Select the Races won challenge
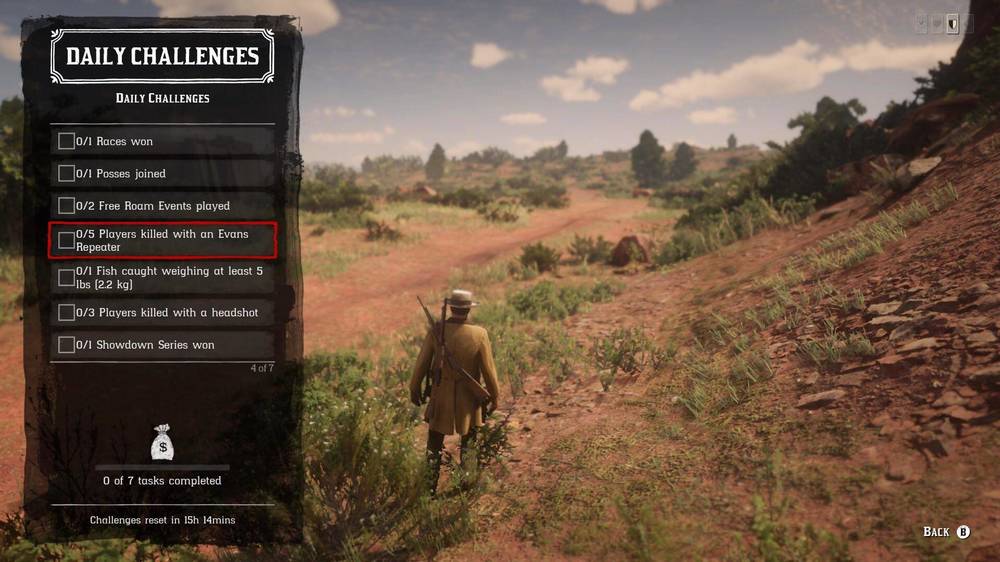The width and height of the screenshot is (1000, 562). tap(162, 142)
